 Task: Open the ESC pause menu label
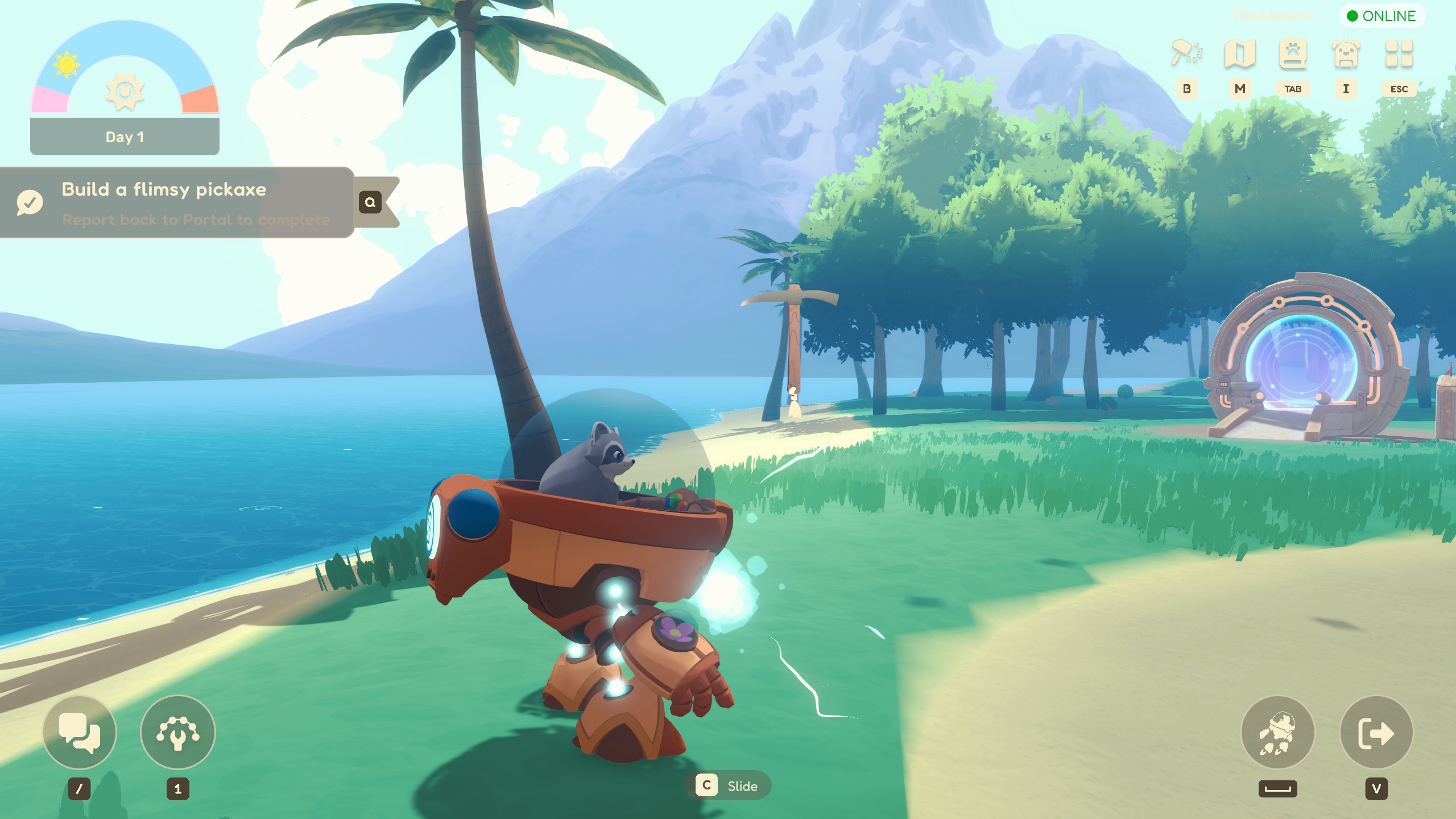[x=1399, y=89]
